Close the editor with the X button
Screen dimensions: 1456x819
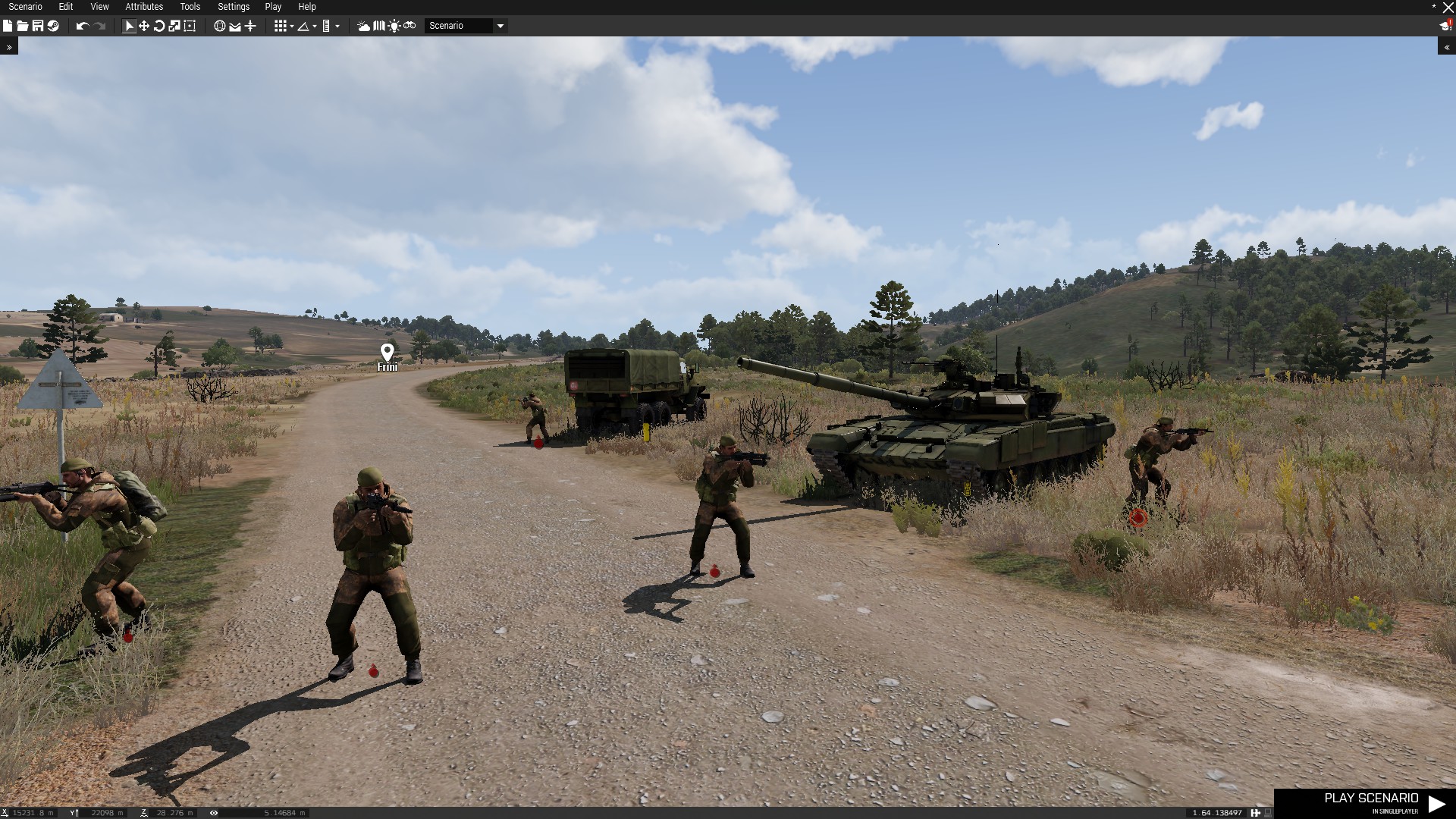coord(1448,8)
